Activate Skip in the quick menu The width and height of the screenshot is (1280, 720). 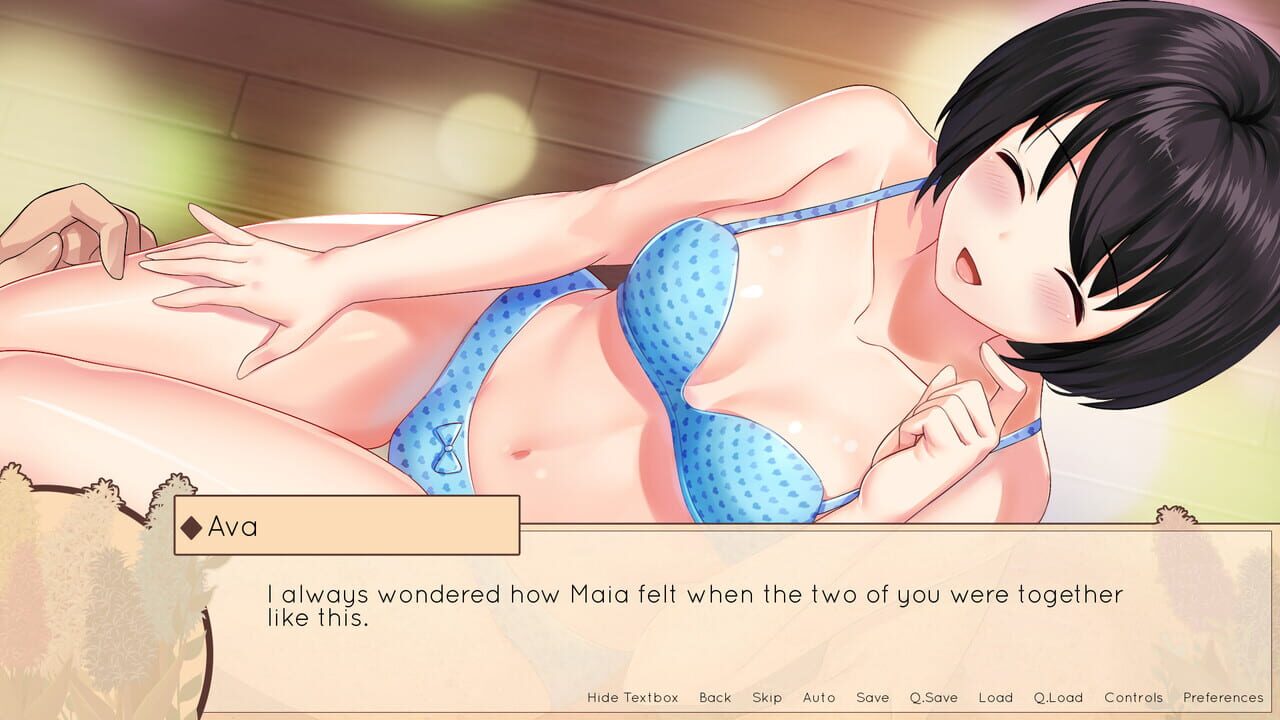coord(767,697)
